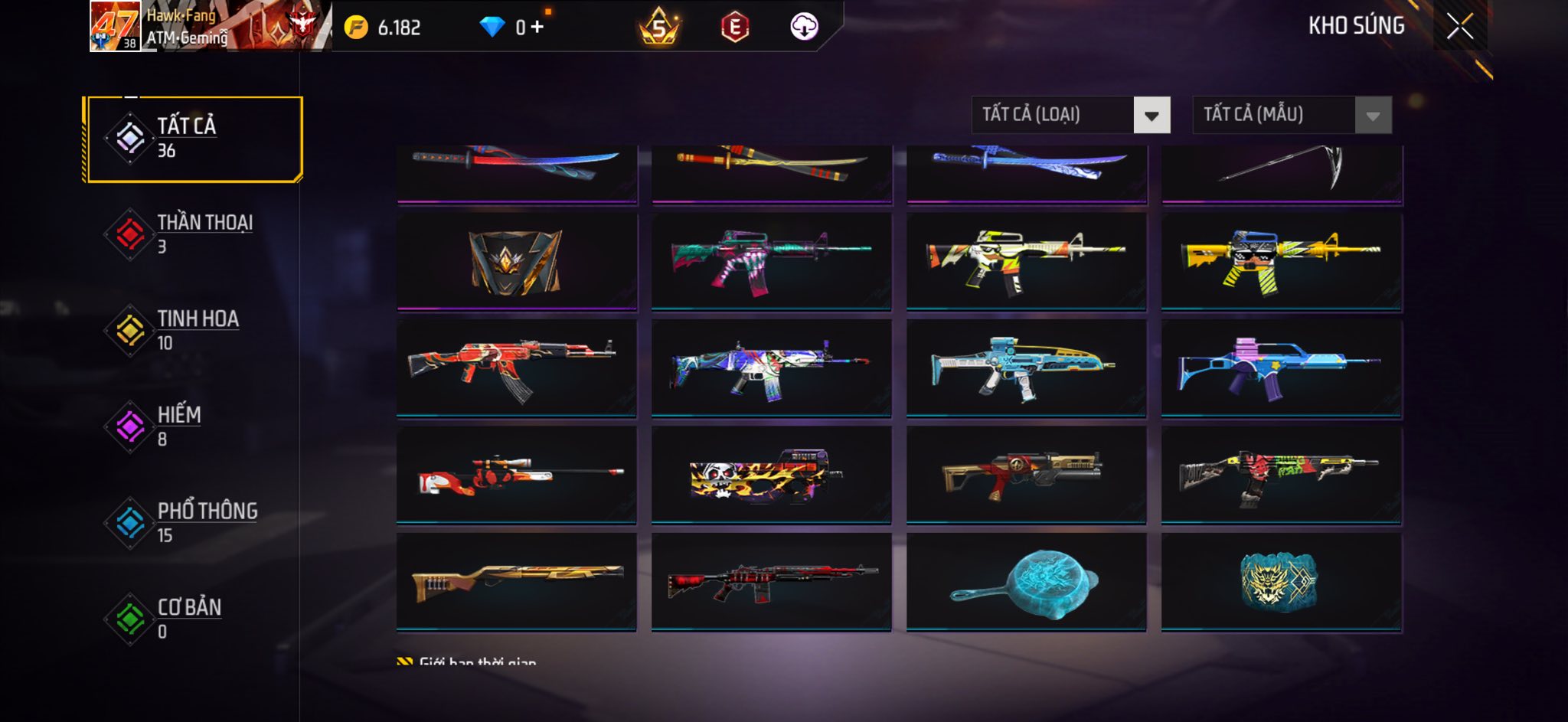1568x722 pixels.
Task: Select the skull P90 skin
Action: click(x=771, y=475)
